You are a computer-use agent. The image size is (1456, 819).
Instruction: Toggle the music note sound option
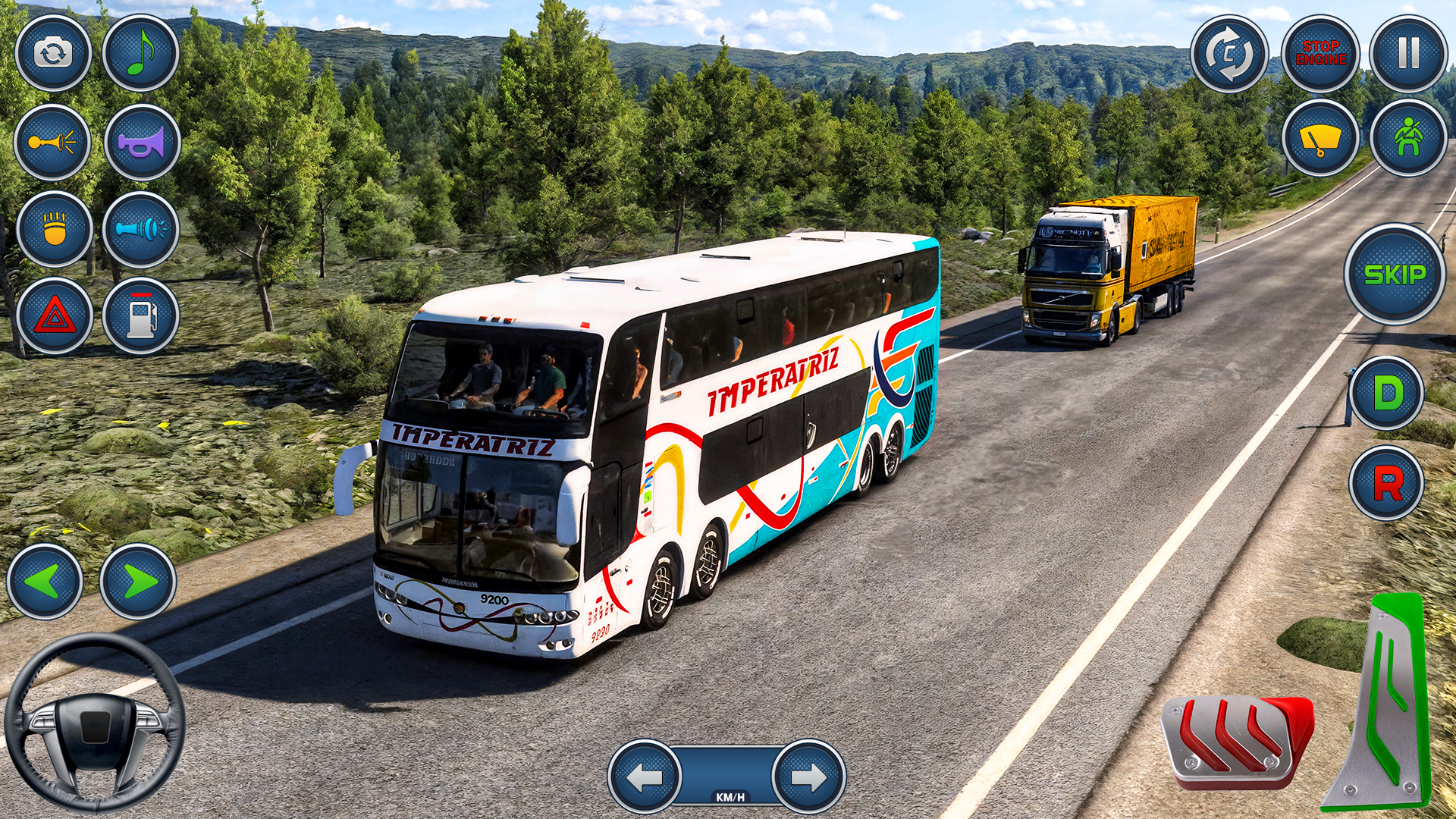pyautogui.click(x=139, y=53)
